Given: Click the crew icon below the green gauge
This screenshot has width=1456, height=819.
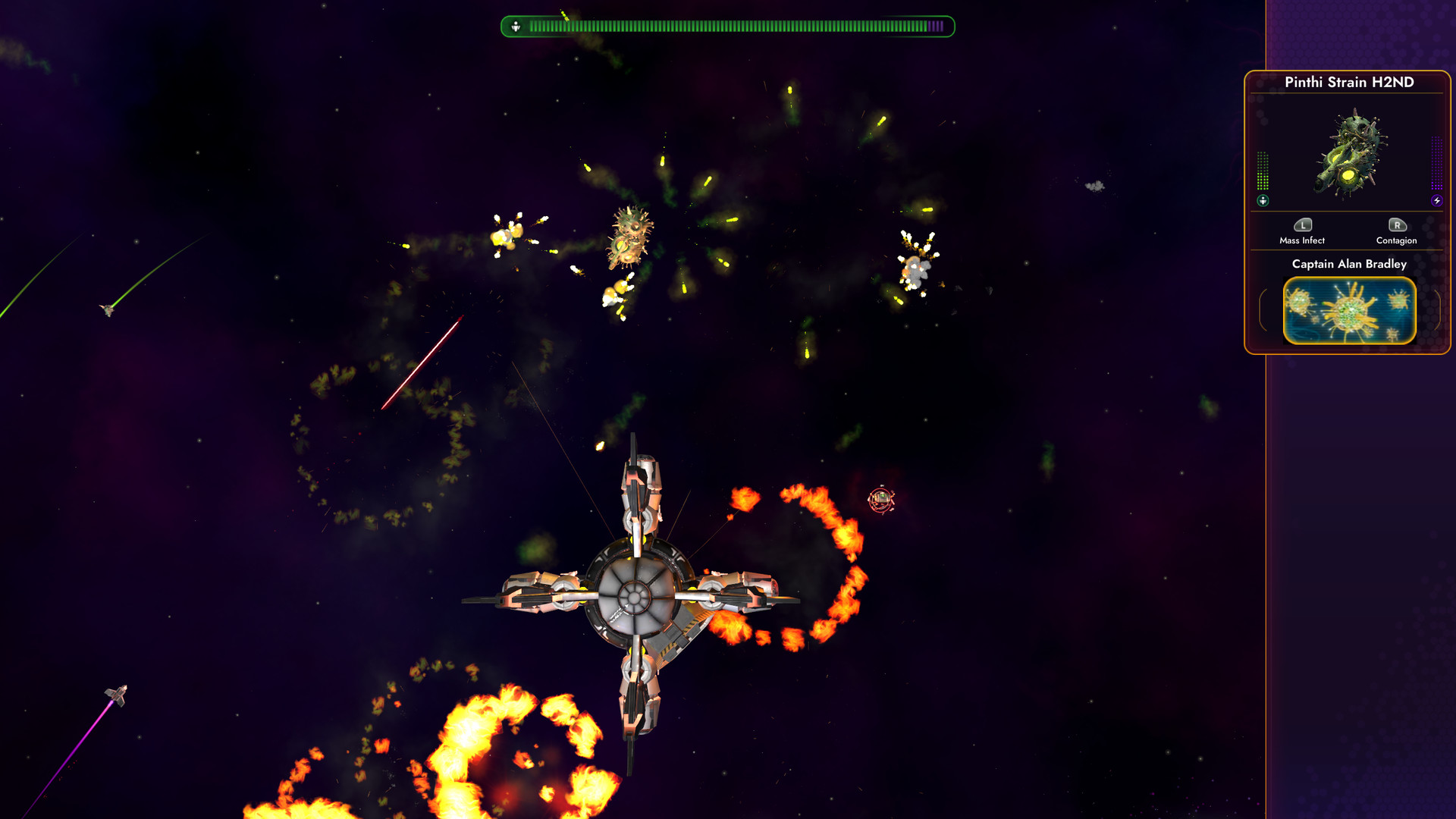Looking at the screenshot, I should (1260, 201).
